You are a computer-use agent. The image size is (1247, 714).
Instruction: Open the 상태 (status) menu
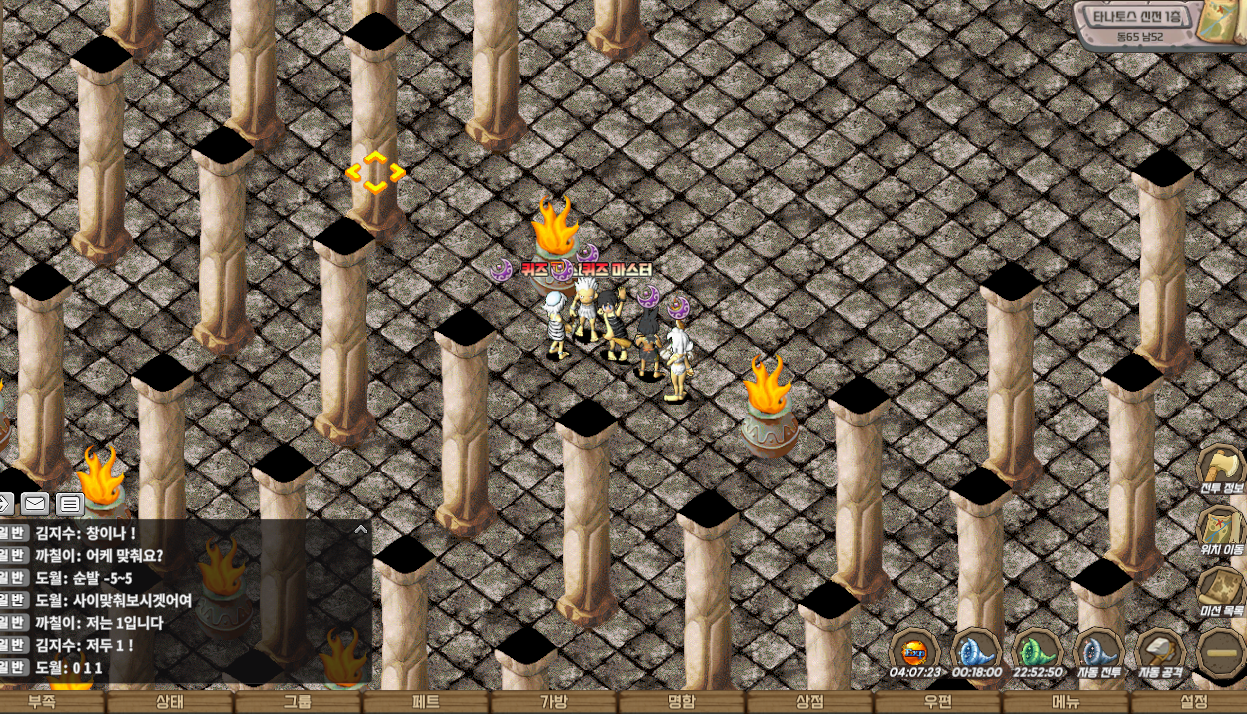coord(170,702)
